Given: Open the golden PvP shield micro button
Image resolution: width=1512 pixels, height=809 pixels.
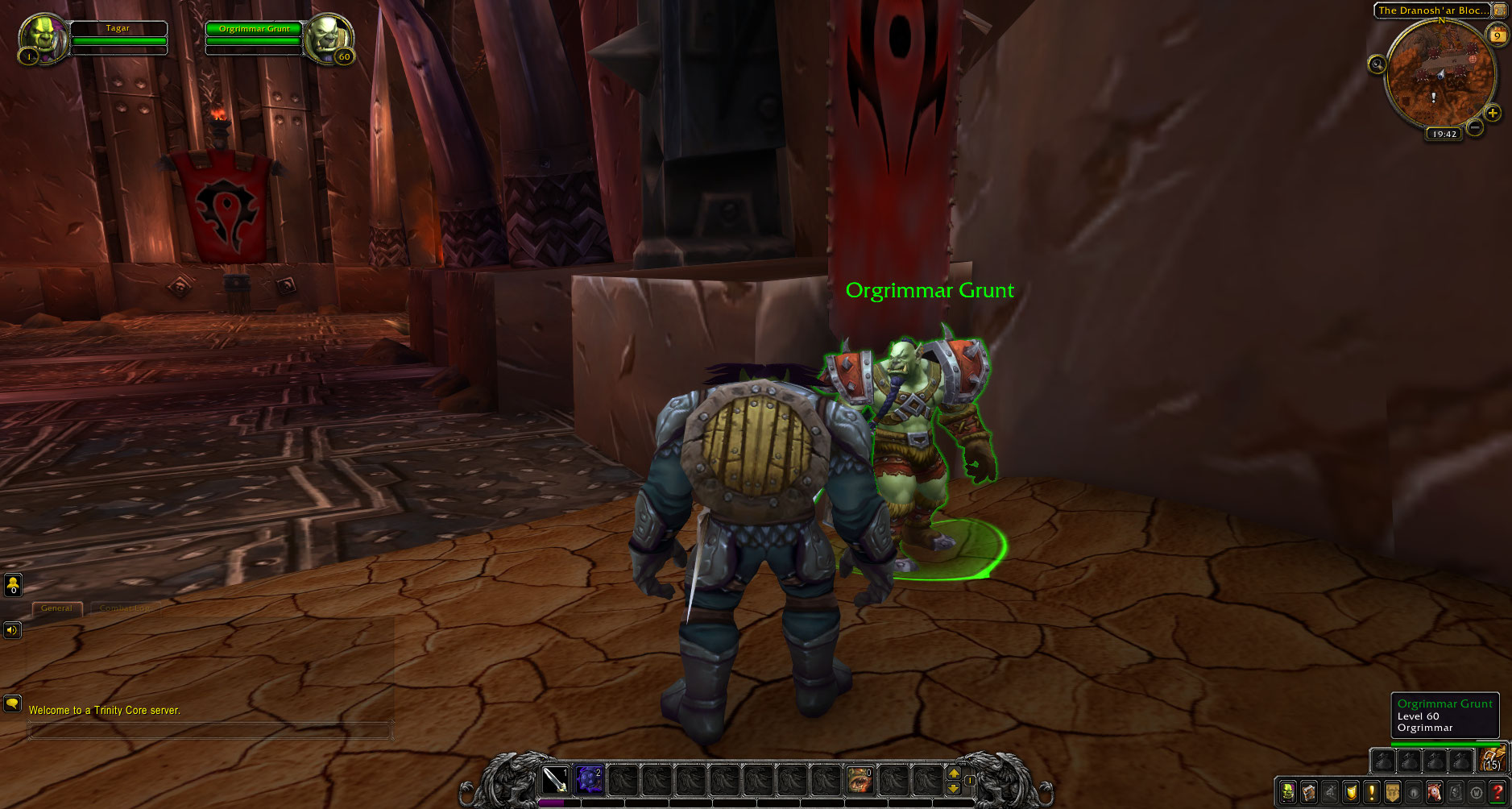Looking at the screenshot, I should point(1349,792).
